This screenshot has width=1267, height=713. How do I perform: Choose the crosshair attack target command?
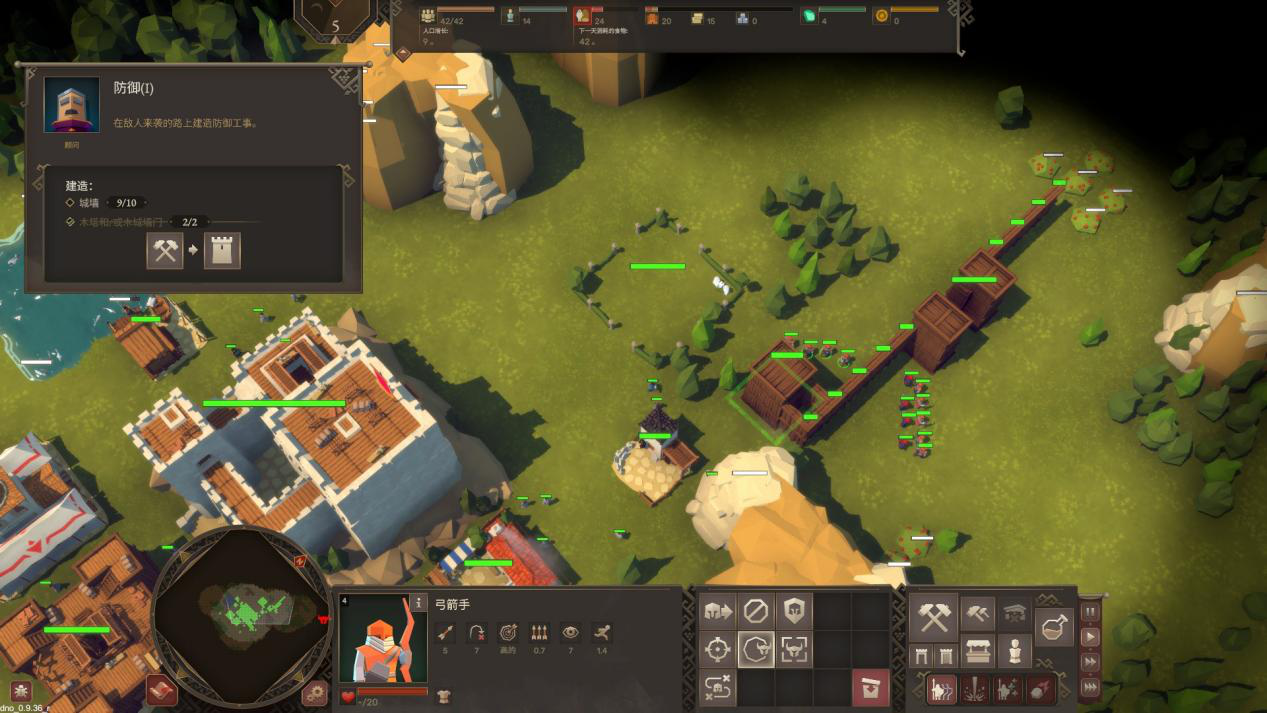point(717,650)
